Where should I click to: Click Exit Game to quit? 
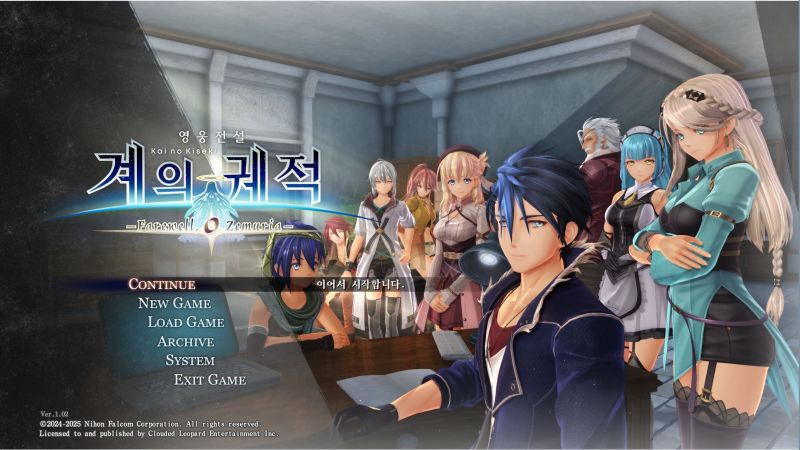pos(209,379)
